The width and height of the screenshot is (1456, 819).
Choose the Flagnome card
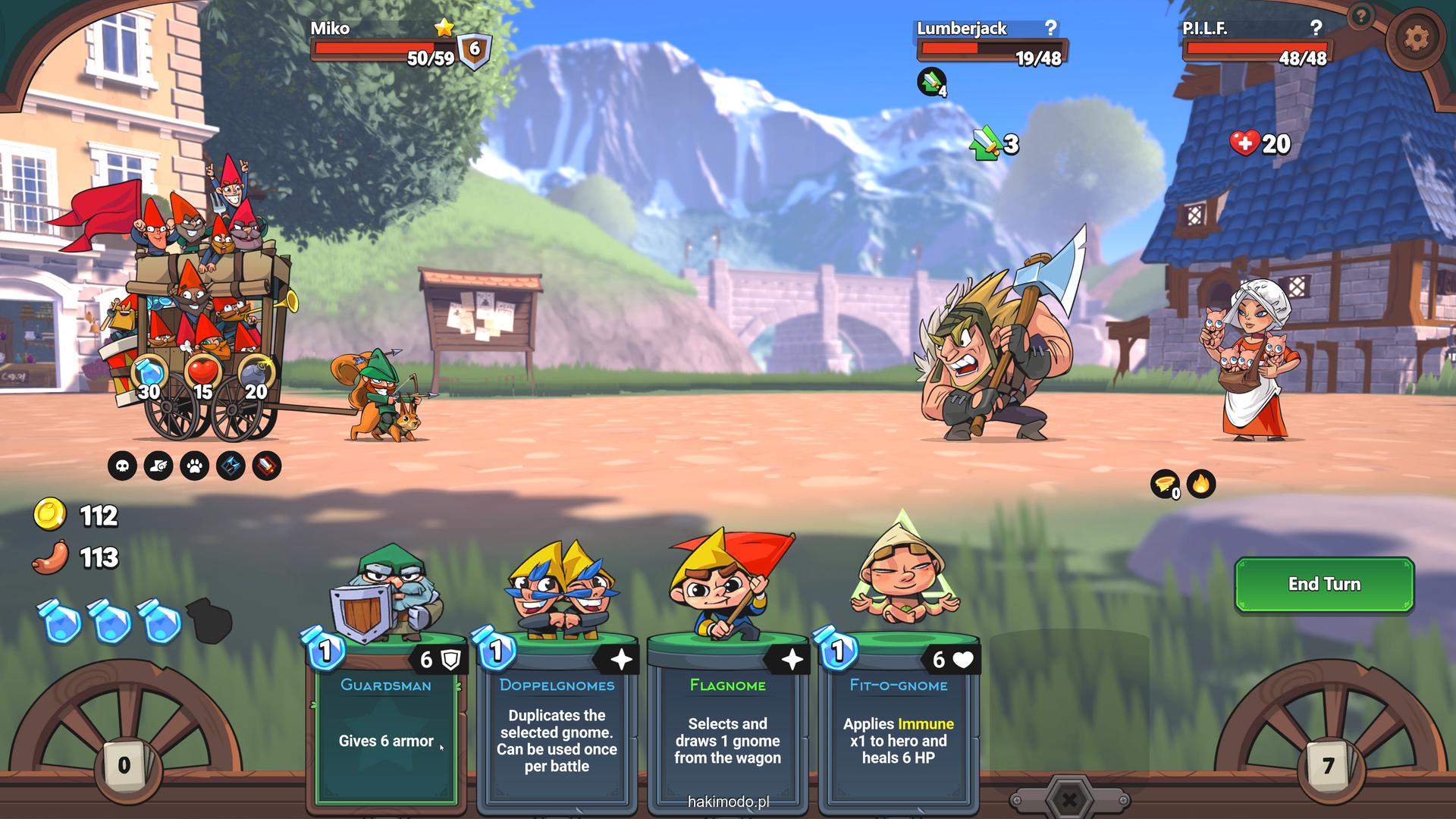coord(727,720)
